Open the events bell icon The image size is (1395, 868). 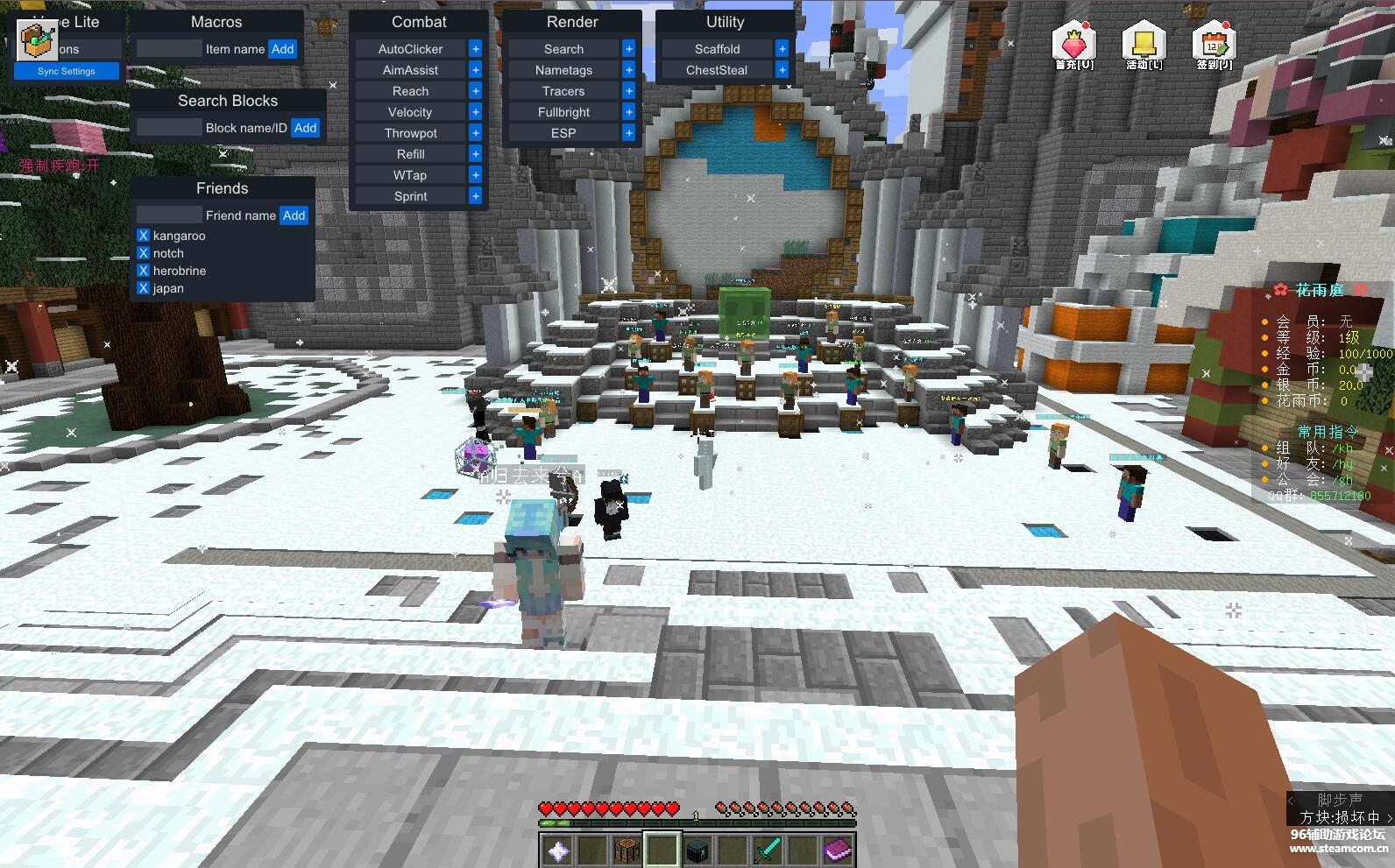coord(1144,44)
